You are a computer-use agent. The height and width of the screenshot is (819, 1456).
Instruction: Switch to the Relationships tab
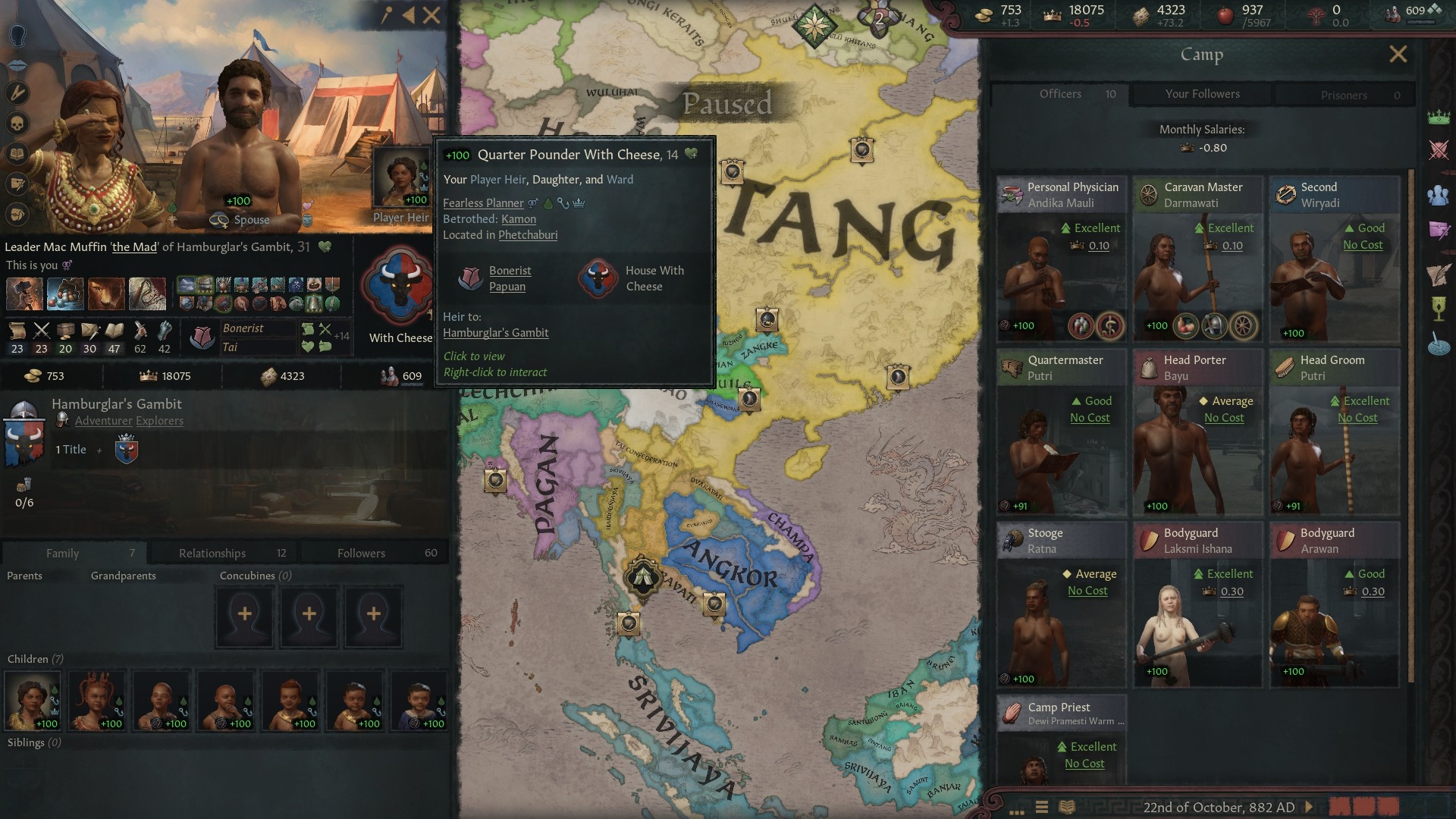tap(212, 553)
